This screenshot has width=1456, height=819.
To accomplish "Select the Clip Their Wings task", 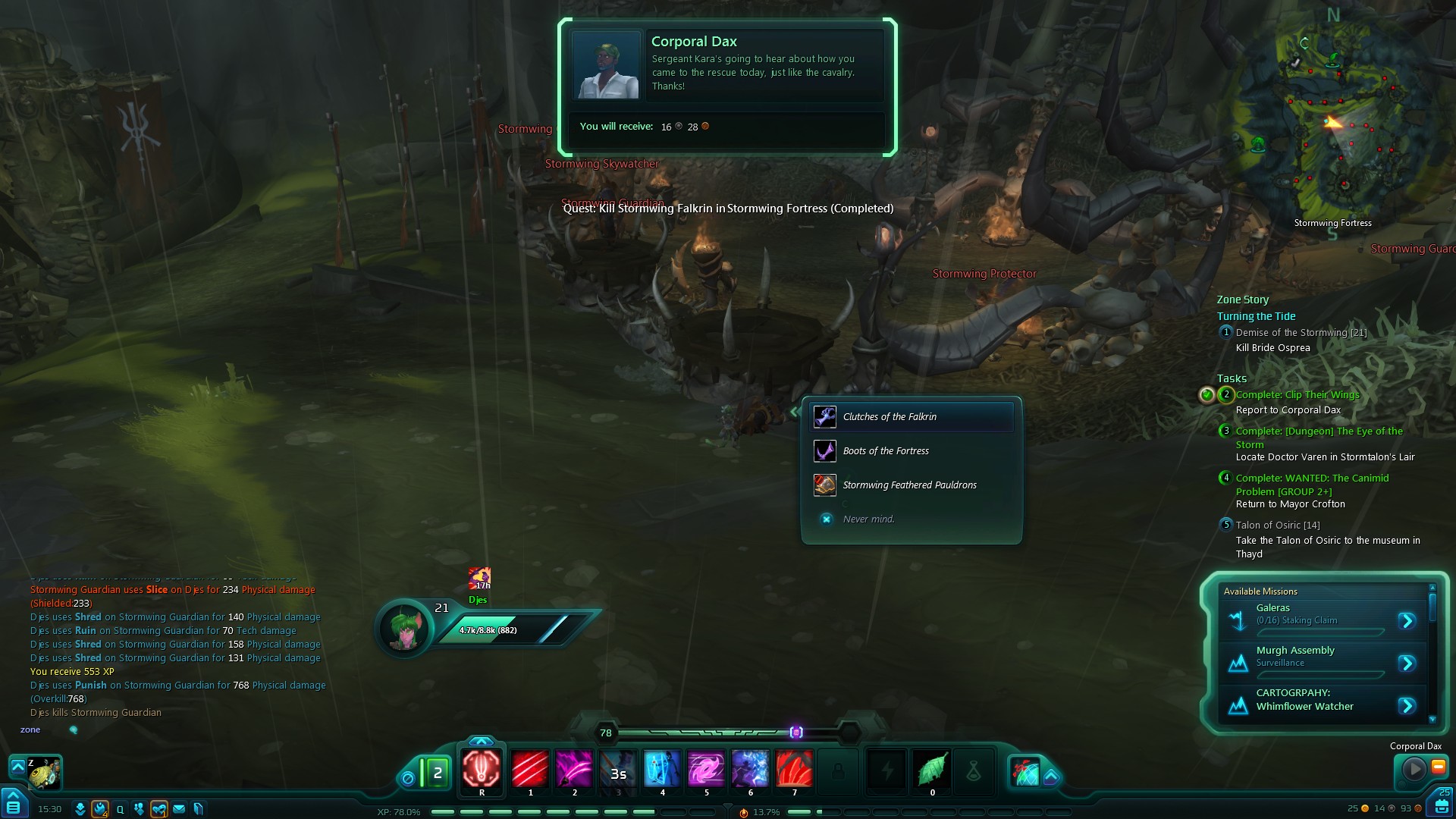I will coord(1297,395).
